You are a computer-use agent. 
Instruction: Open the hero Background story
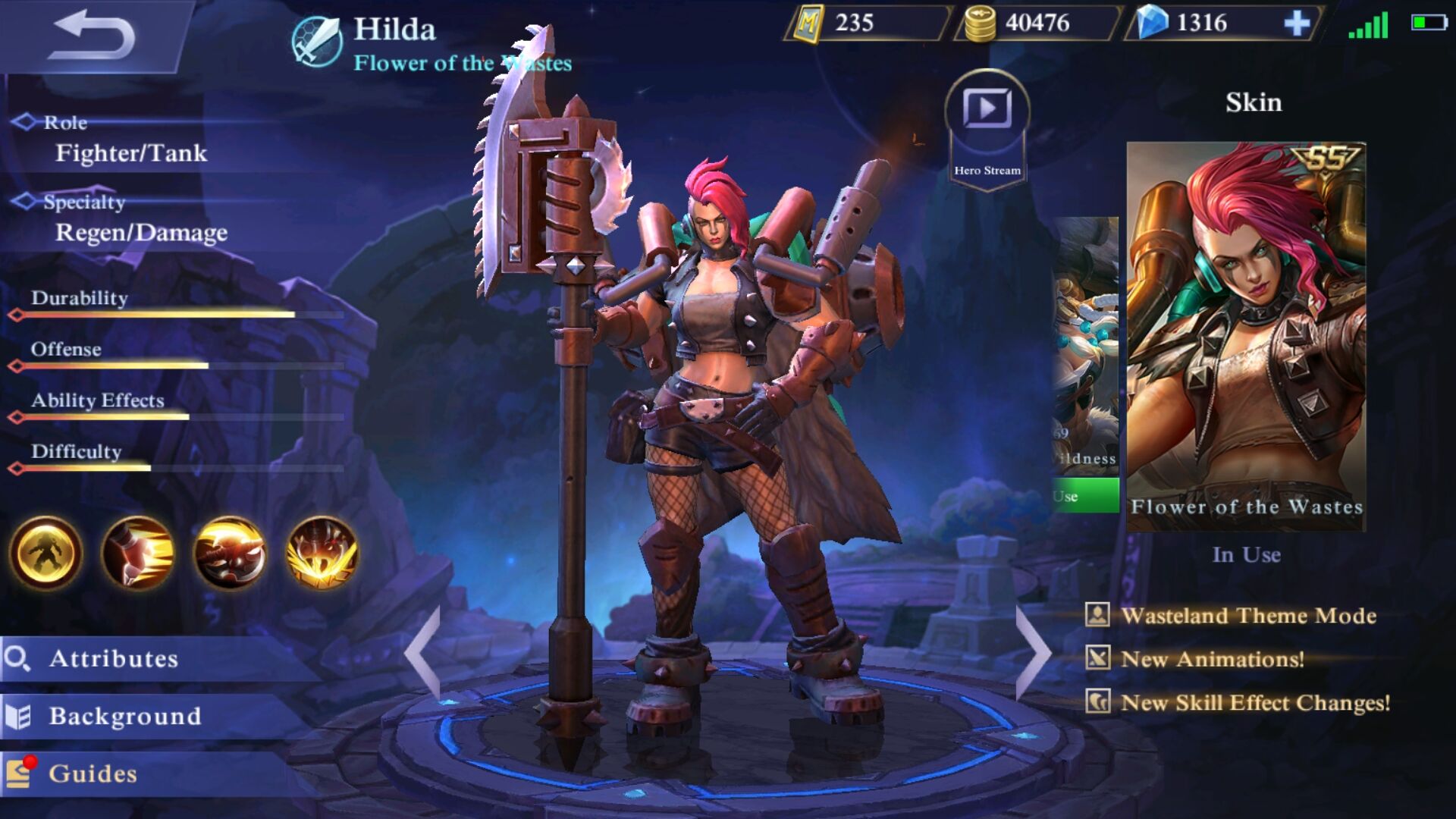click(125, 716)
